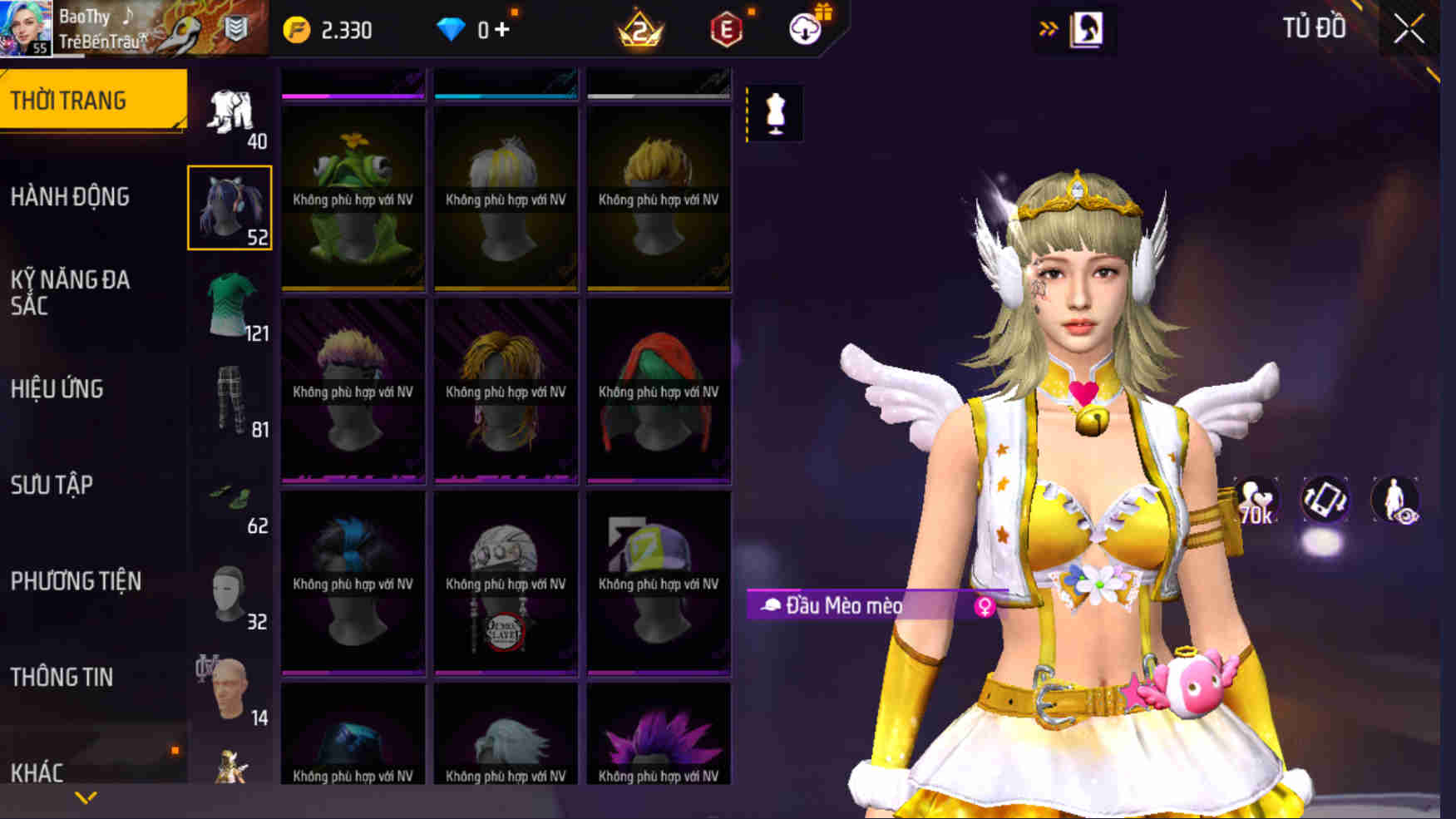Open the shirt category with 121 items
This screenshot has width=1456, height=819.
point(230,309)
